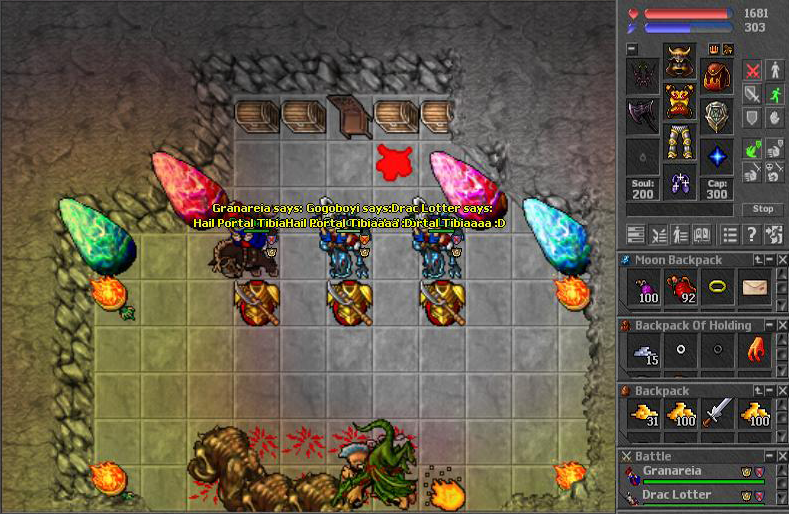Close the Moon Backpack window
Image resolution: width=789 pixels, height=514 pixels.
[781, 260]
